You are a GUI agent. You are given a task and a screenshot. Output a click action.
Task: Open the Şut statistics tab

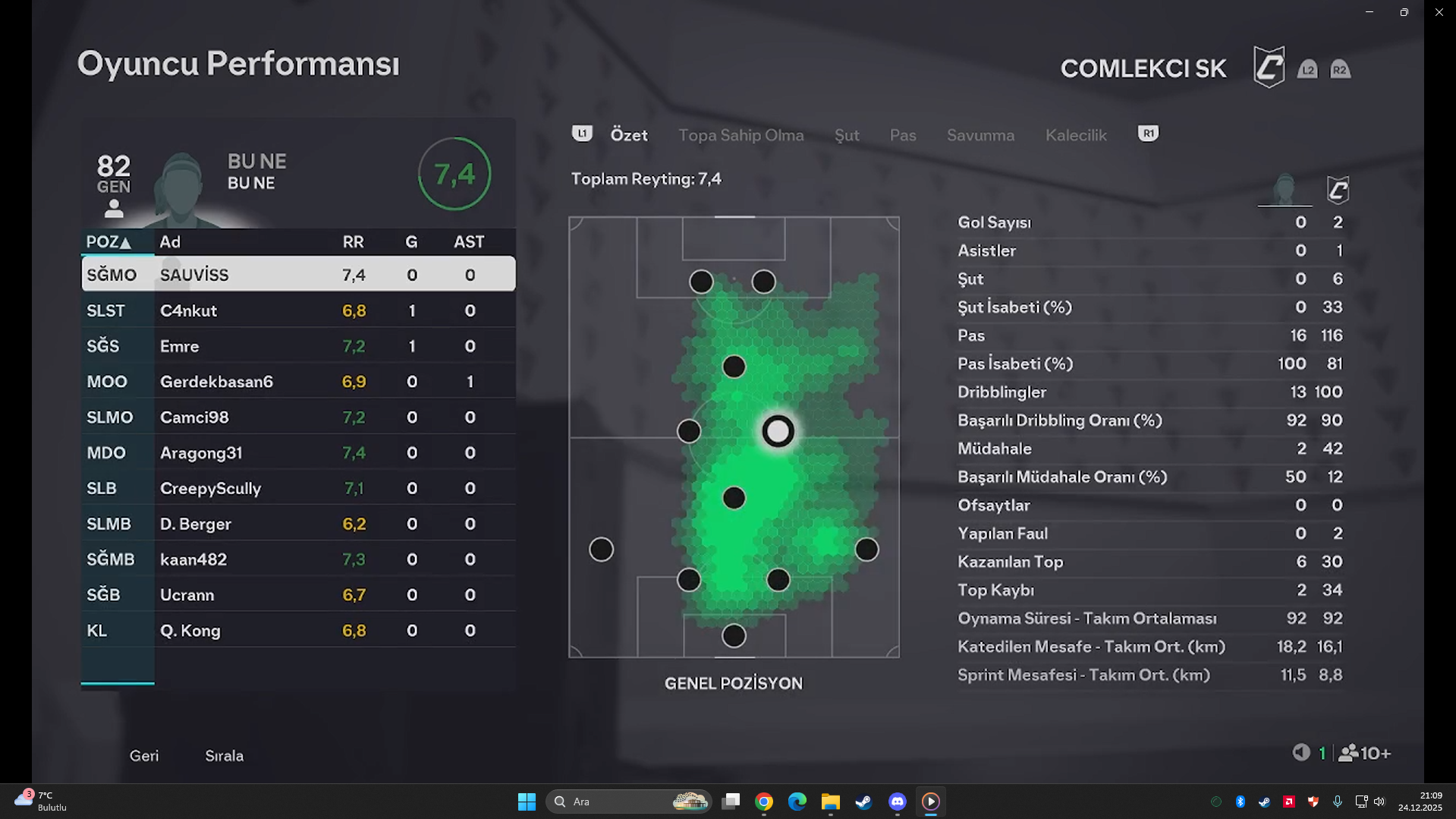pos(847,135)
